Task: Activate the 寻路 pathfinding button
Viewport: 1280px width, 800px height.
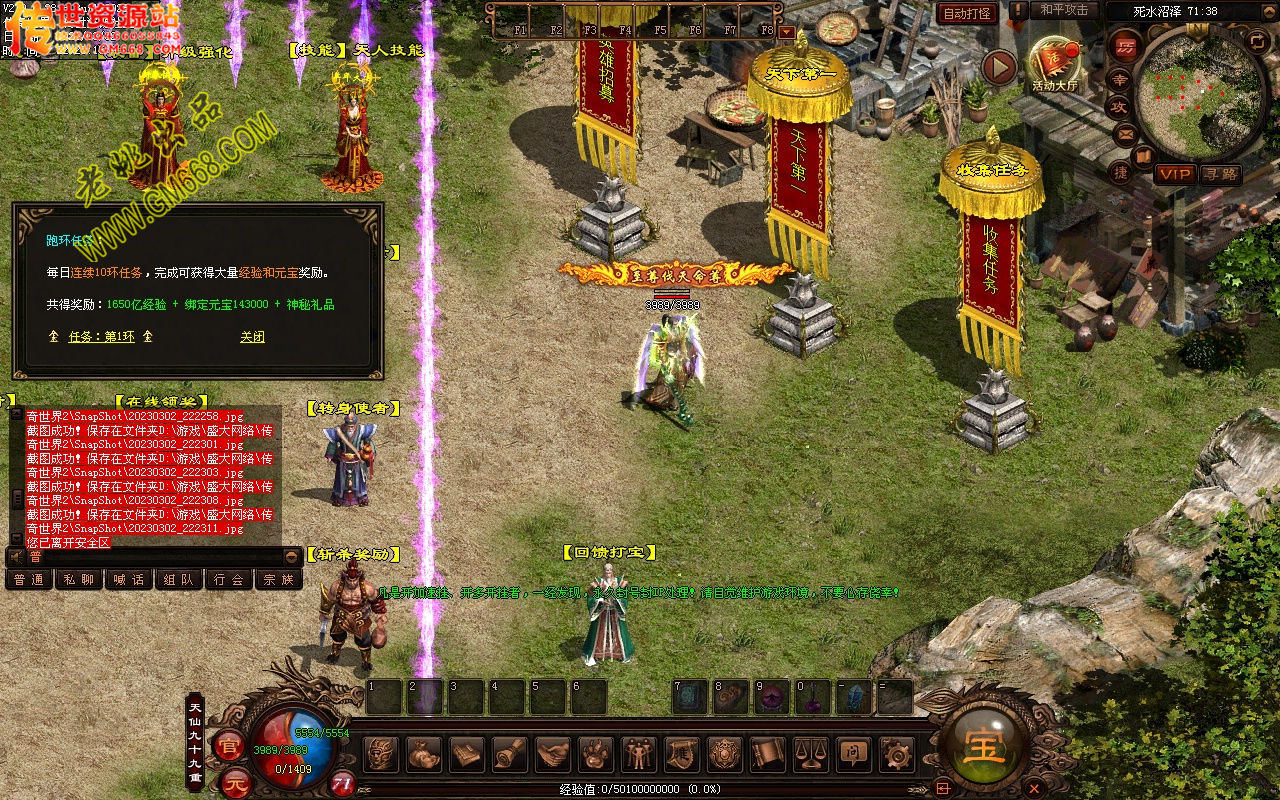Action: click(x=1220, y=174)
